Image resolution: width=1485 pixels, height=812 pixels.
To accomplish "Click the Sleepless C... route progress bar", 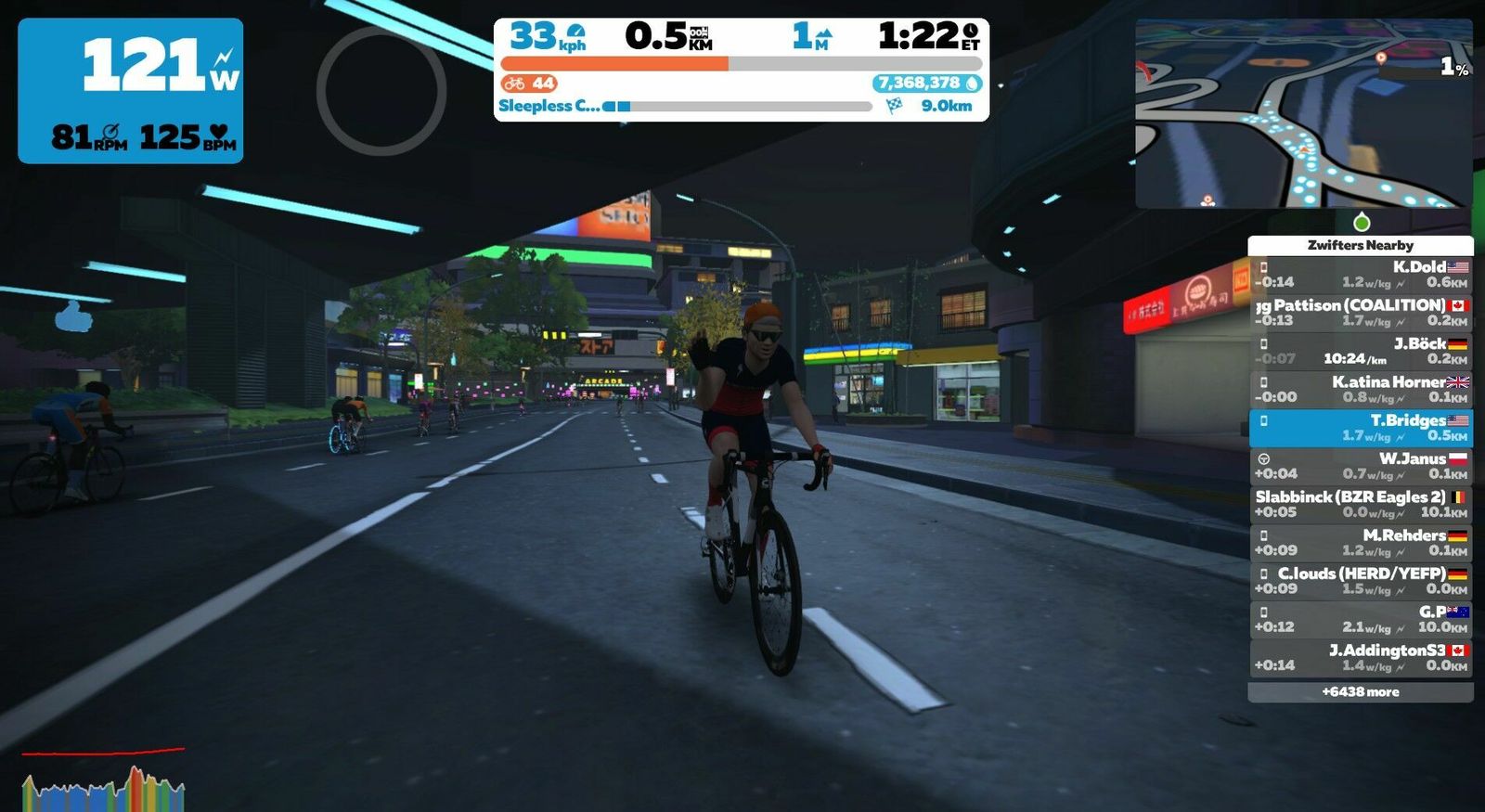I will [x=741, y=107].
